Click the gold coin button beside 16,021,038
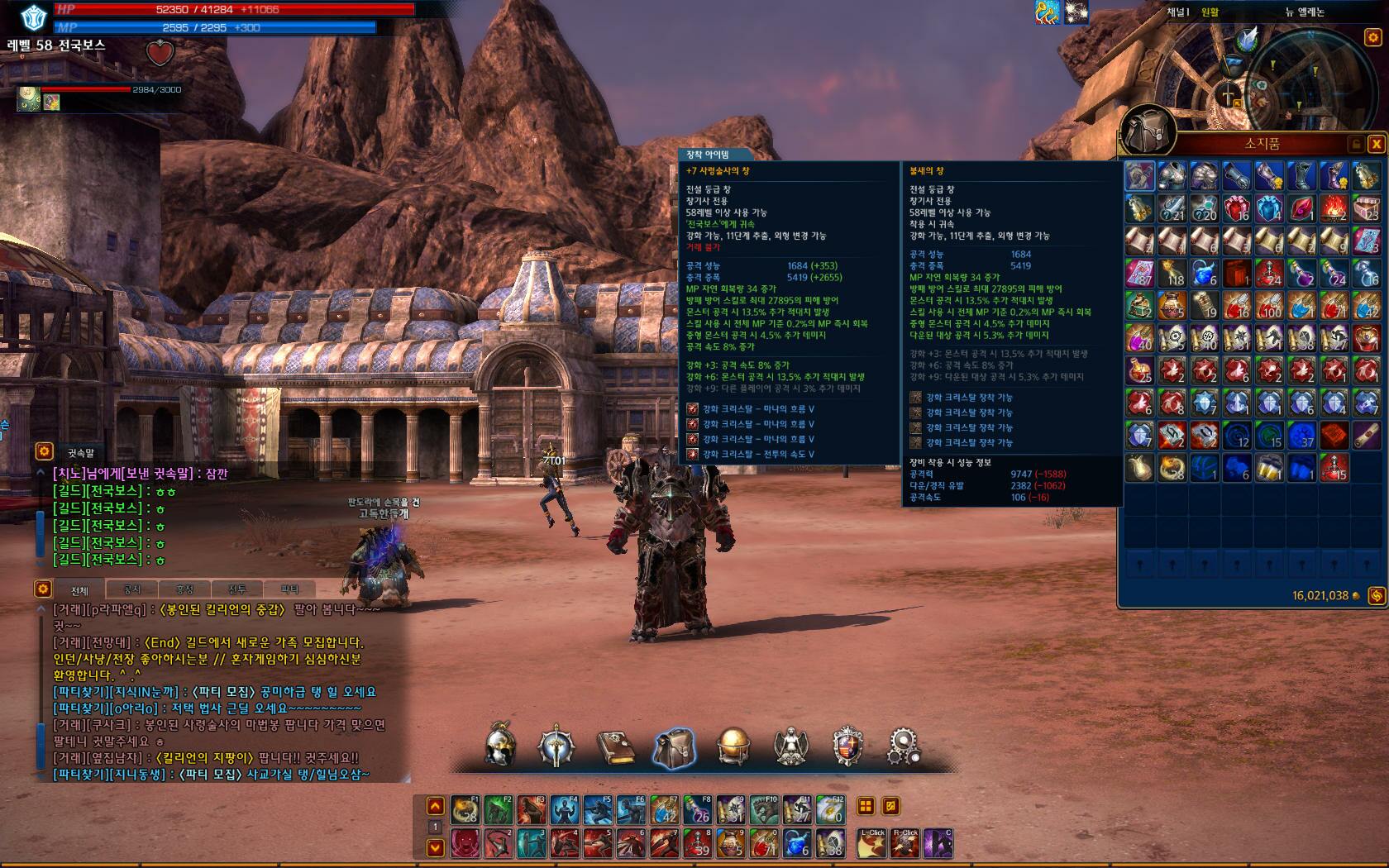 (1377, 595)
